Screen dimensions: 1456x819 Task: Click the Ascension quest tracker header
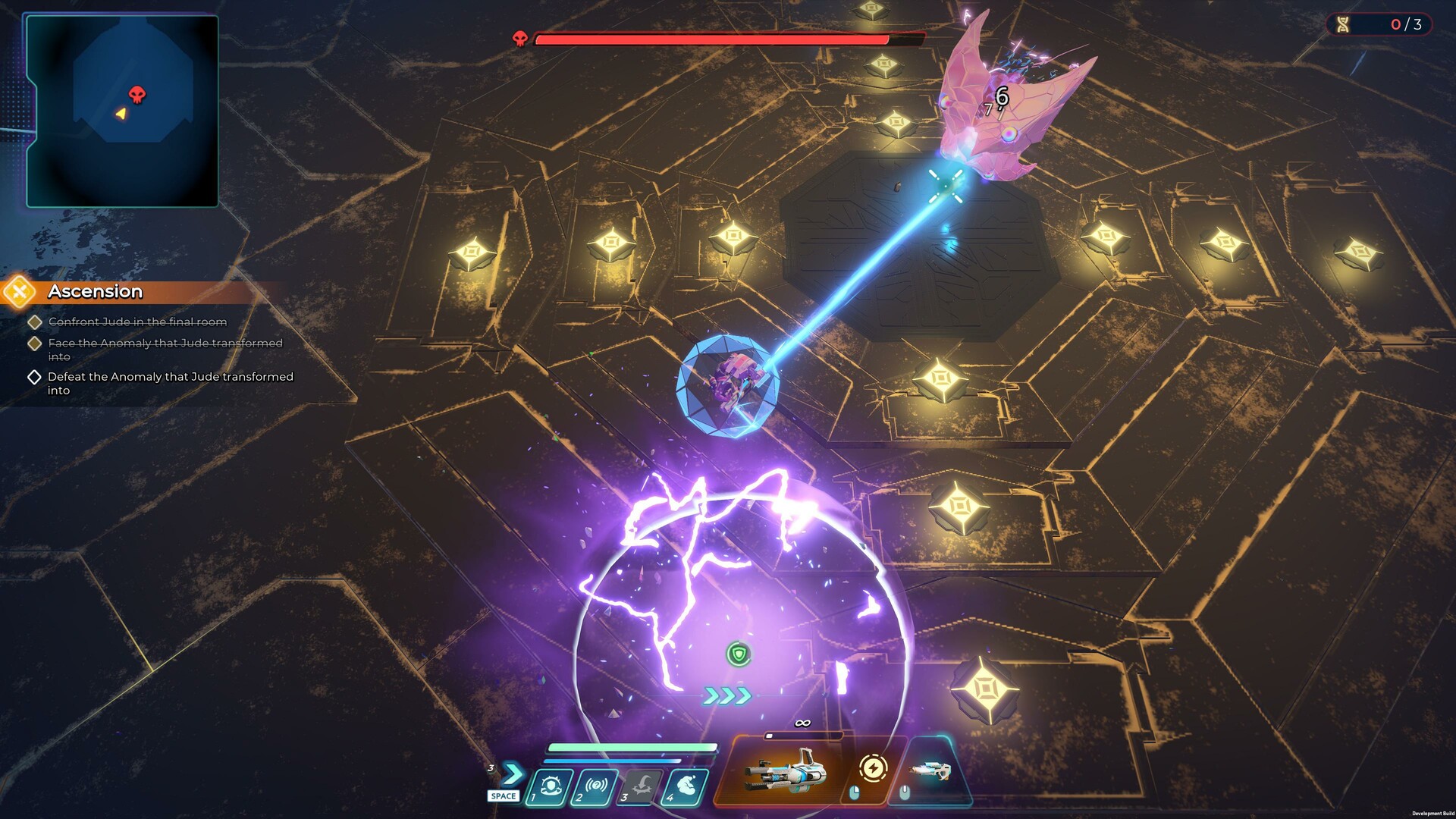pyautogui.click(x=96, y=292)
